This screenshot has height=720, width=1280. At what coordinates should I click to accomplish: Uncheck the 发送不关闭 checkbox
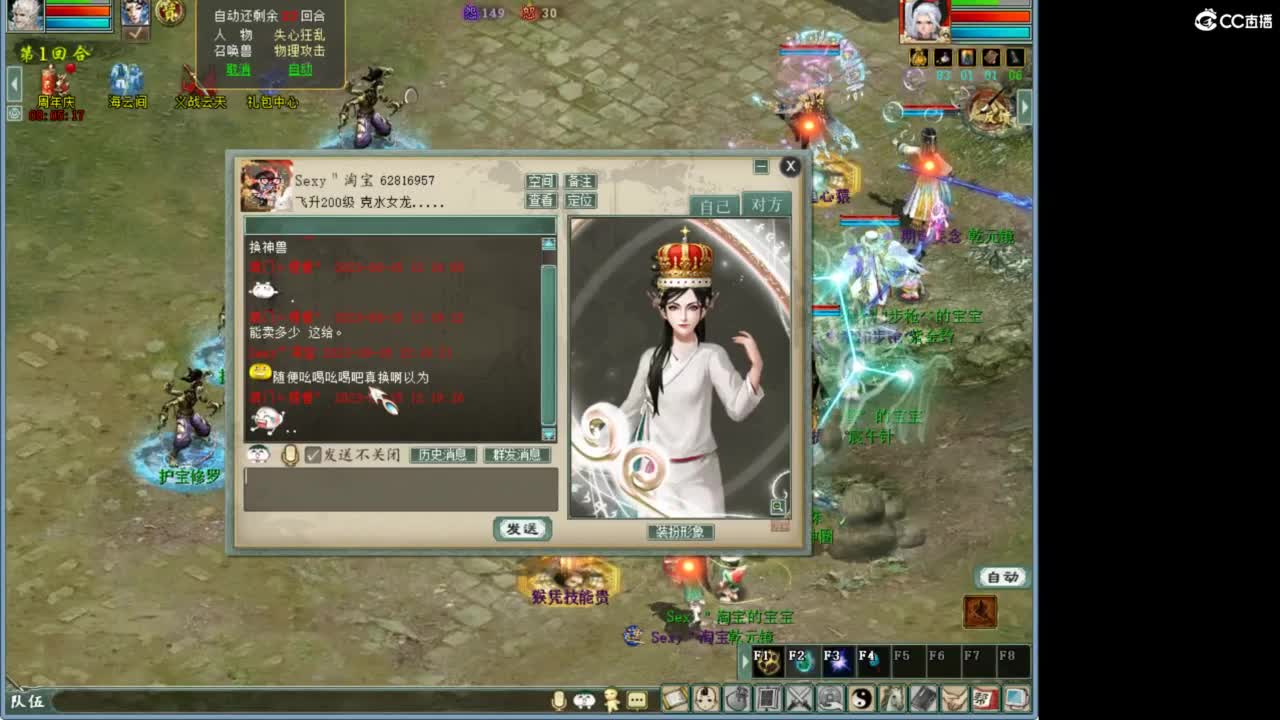(312, 455)
